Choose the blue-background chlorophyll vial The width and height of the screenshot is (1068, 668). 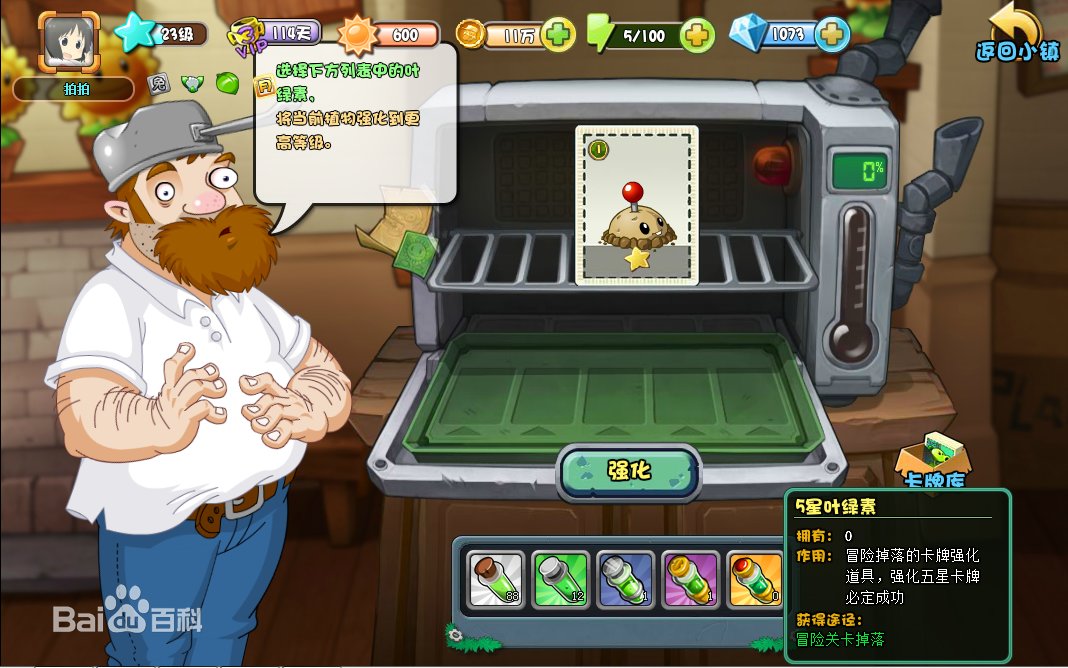[625, 580]
